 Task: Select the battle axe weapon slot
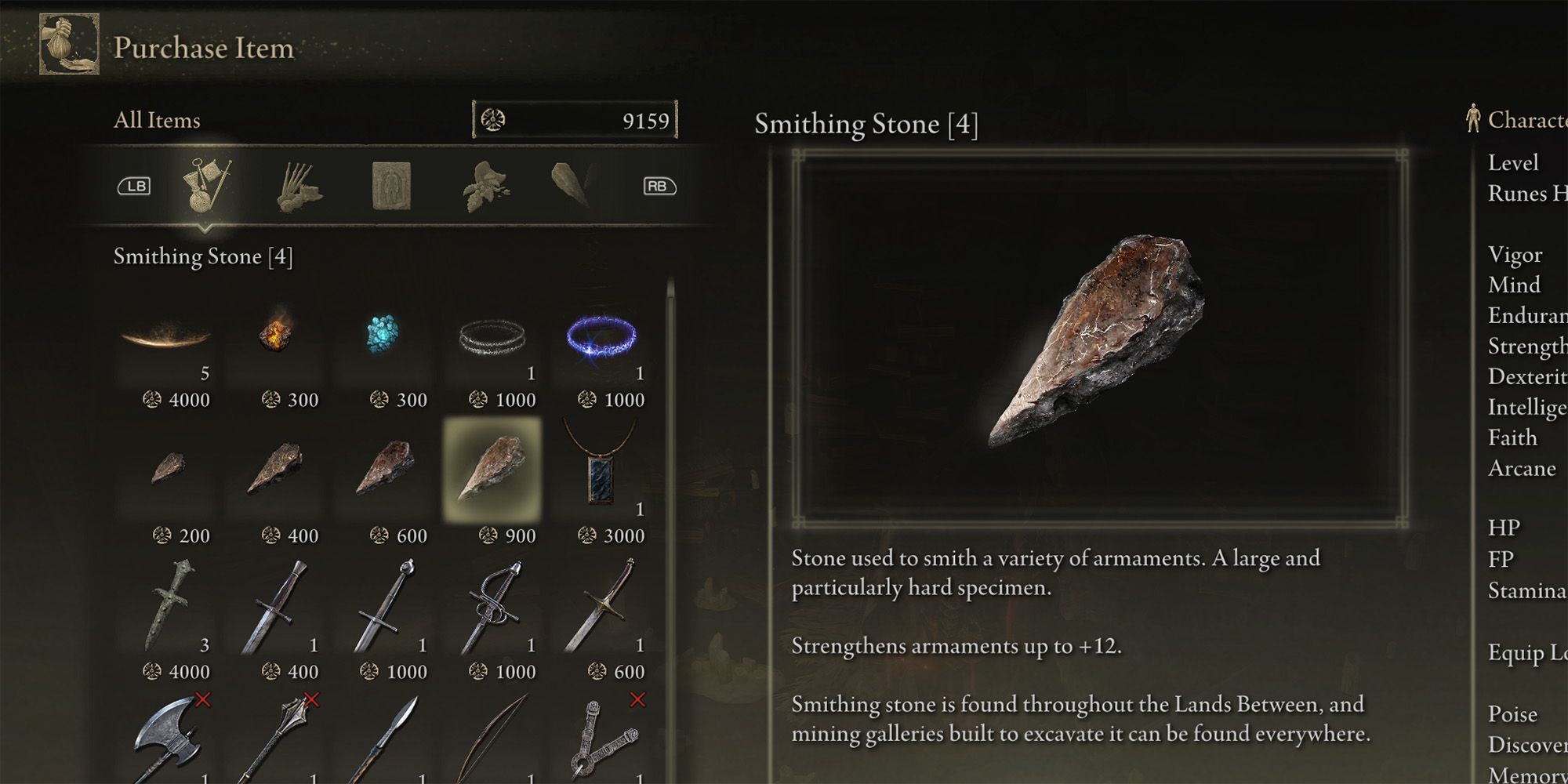pyautogui.click(x=168, y=741)
